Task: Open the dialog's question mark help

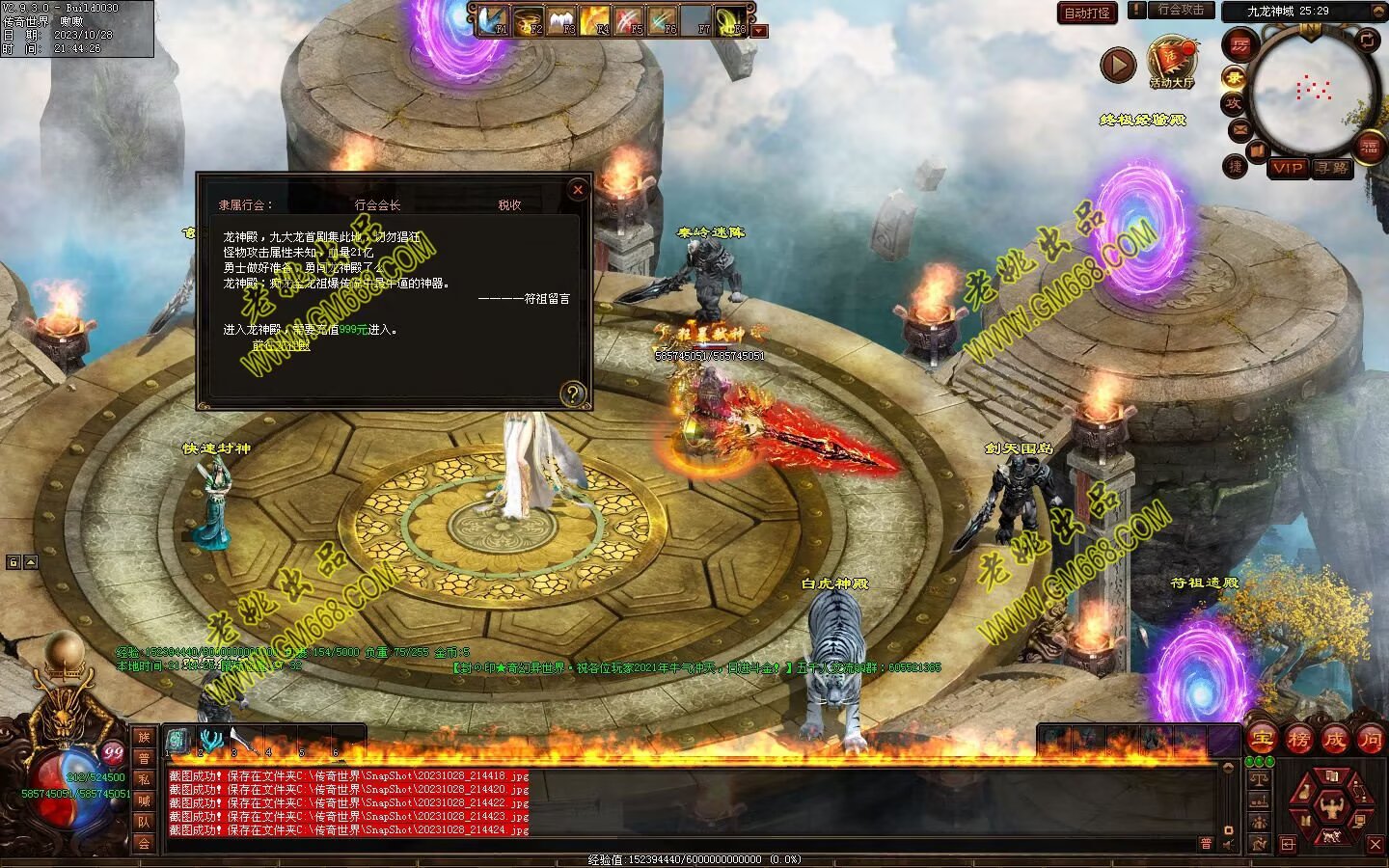Action: 573,393
